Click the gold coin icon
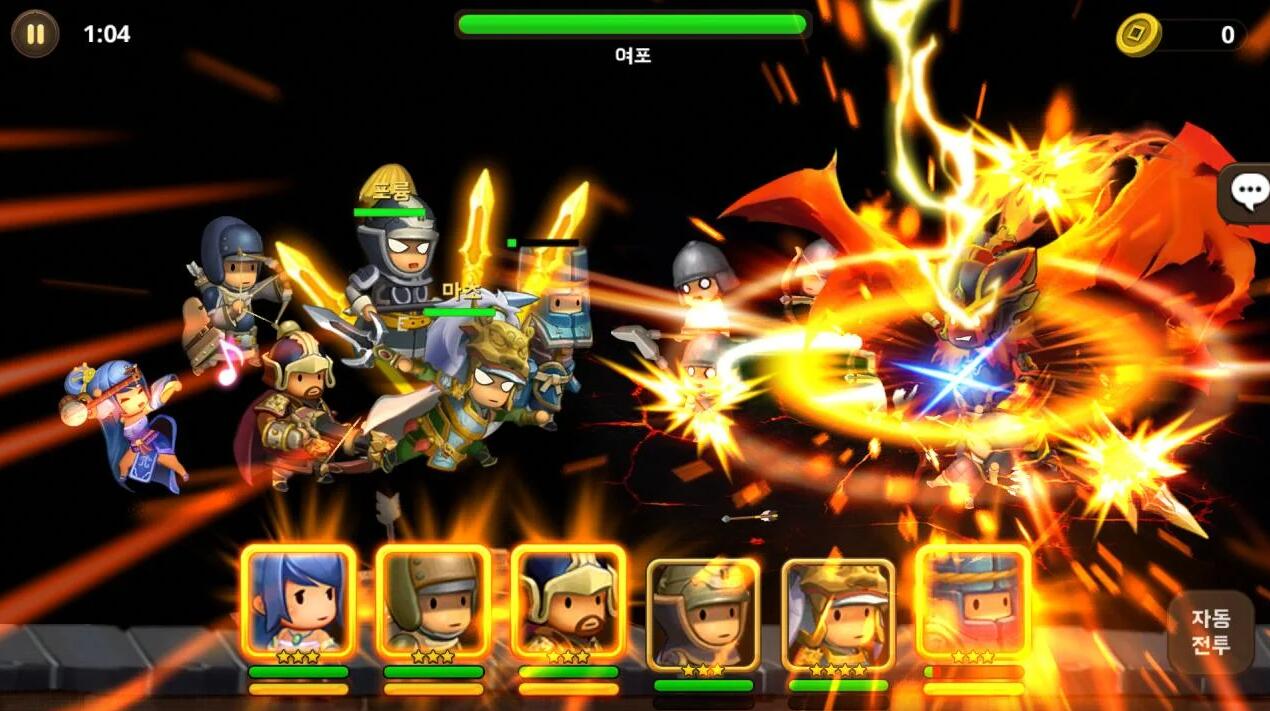This screenshot has width=1270, height=711. point(1138,35)
